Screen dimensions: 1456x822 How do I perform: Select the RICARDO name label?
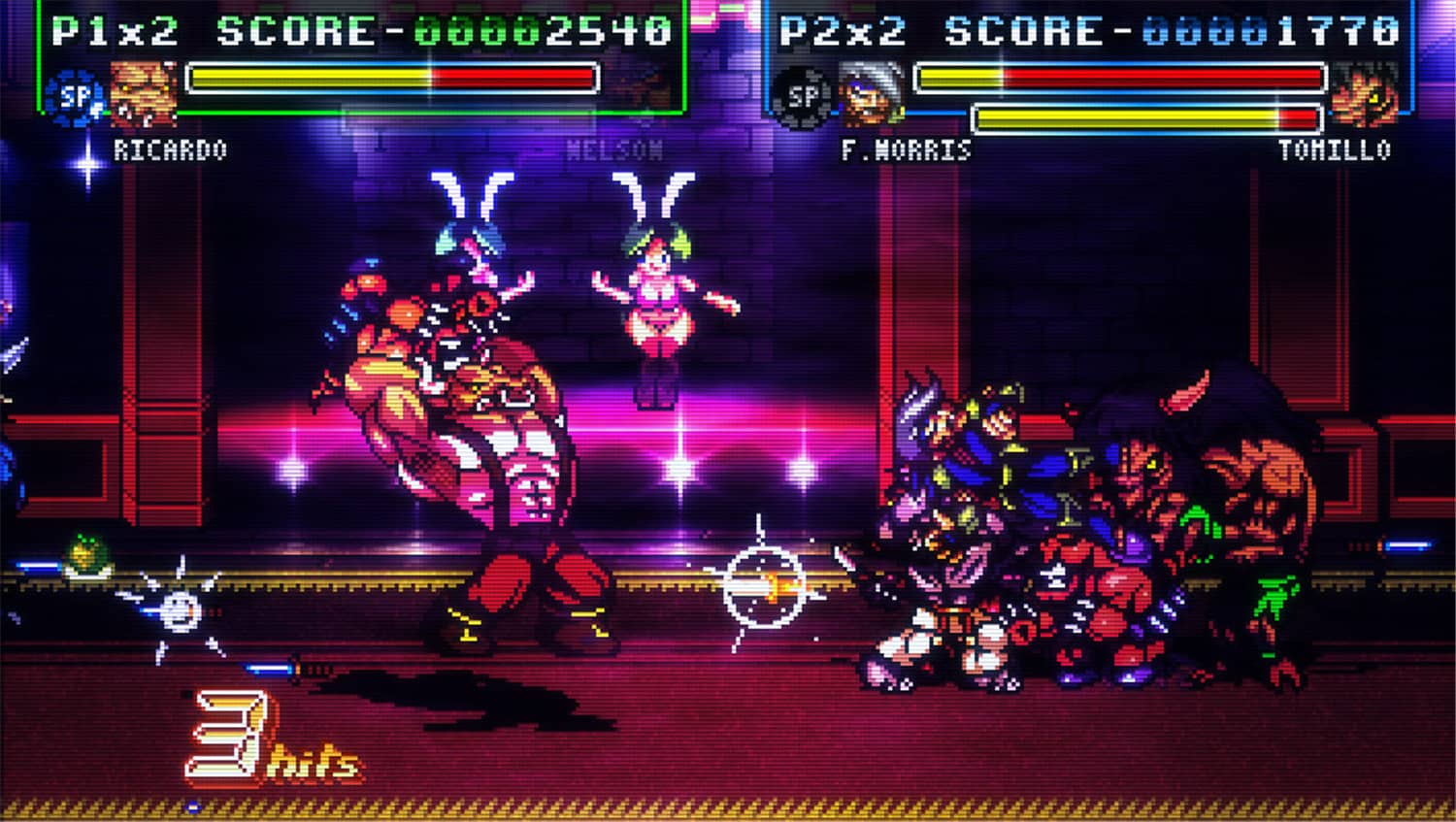coord(170,148)
